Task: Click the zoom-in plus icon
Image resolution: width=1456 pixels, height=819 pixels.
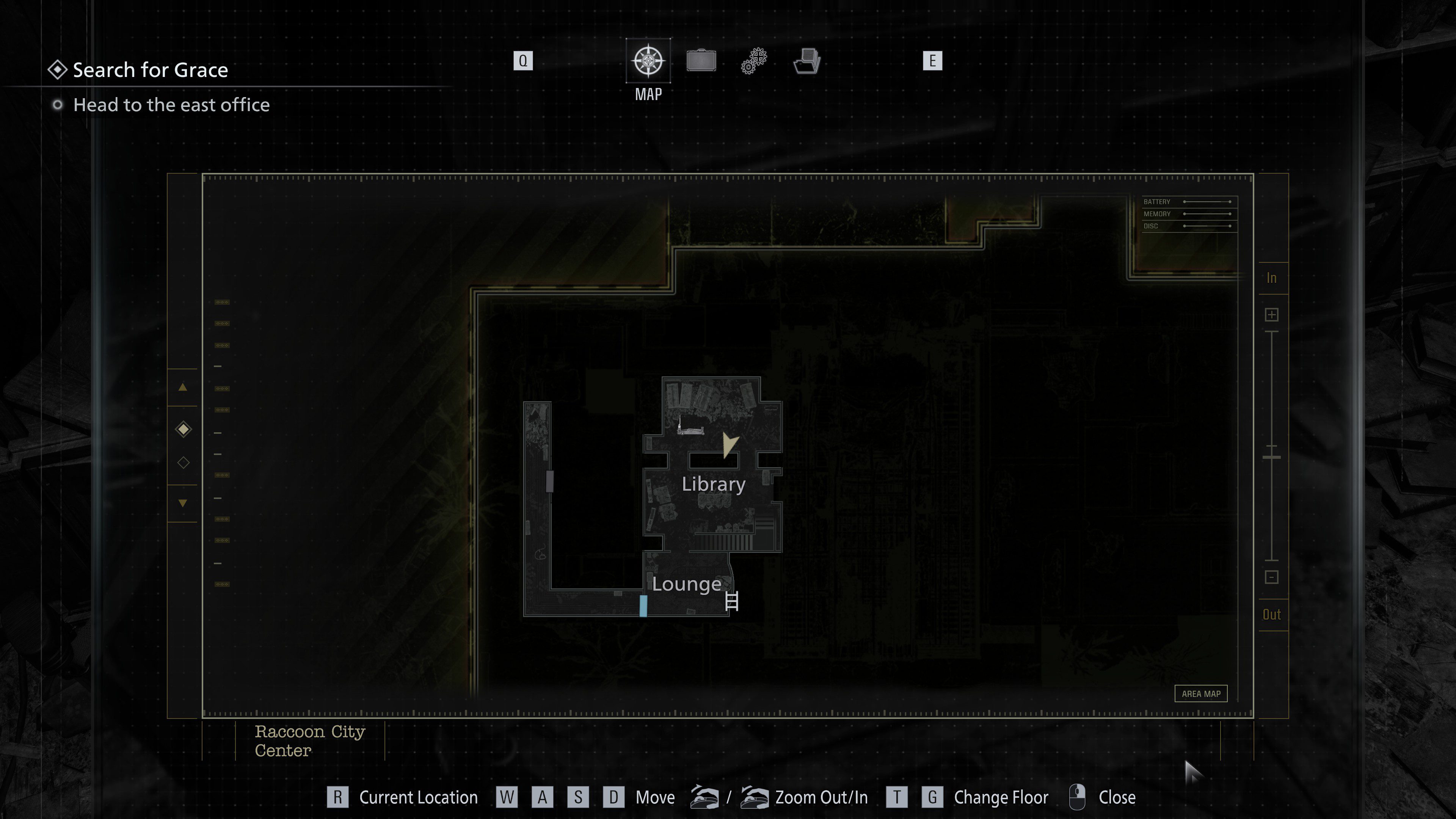Action: tap(1272, 314)
